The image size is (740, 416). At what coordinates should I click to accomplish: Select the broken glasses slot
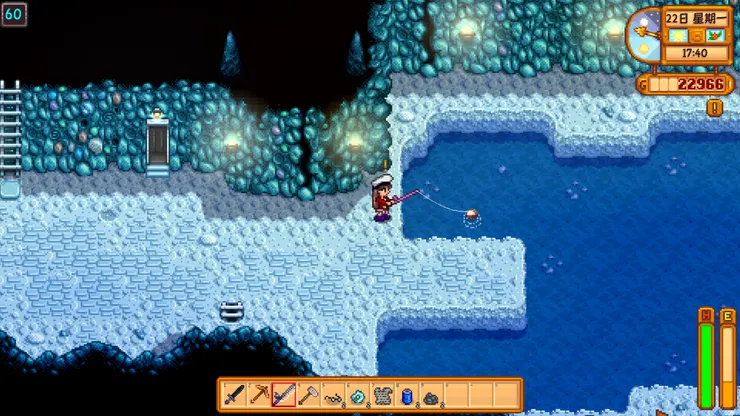click(x=333, y=394)
